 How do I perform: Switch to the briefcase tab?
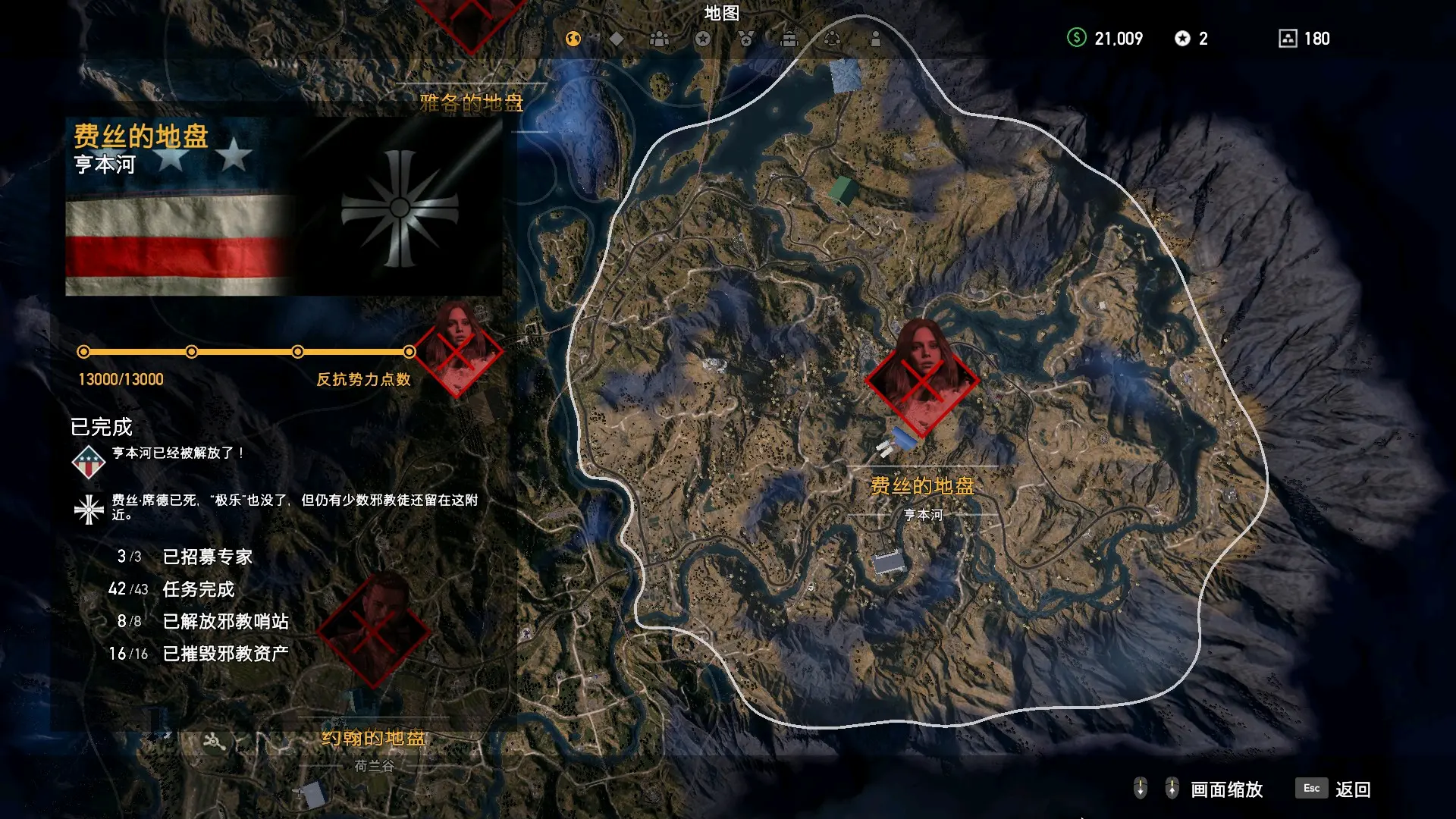pos(789,39)
